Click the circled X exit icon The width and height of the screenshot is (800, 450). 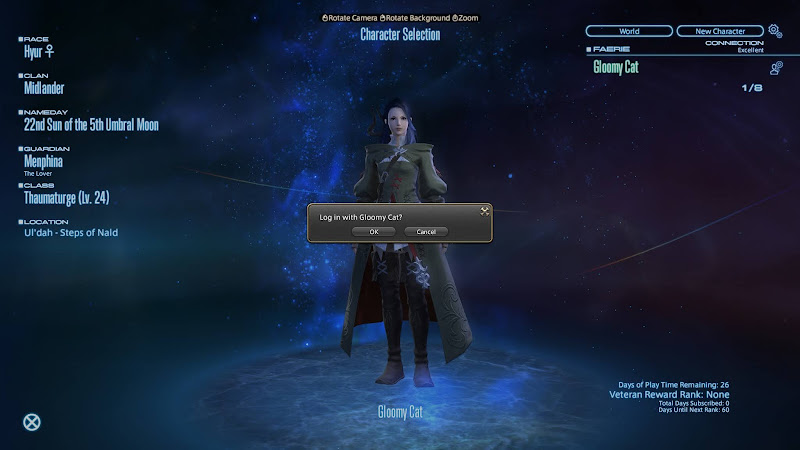32,421
